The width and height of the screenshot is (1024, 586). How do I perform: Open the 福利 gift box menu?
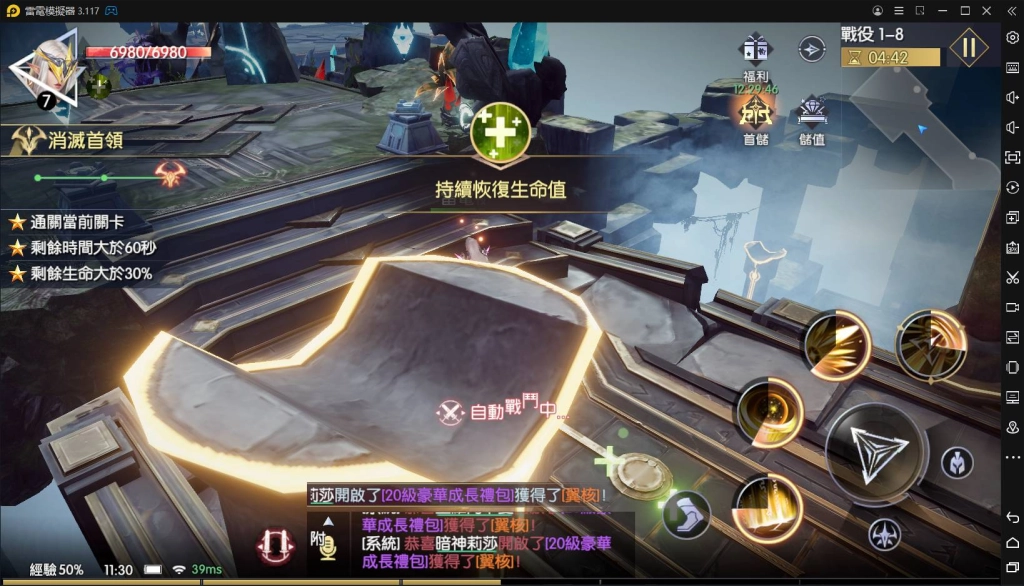(x=755, y=52)
